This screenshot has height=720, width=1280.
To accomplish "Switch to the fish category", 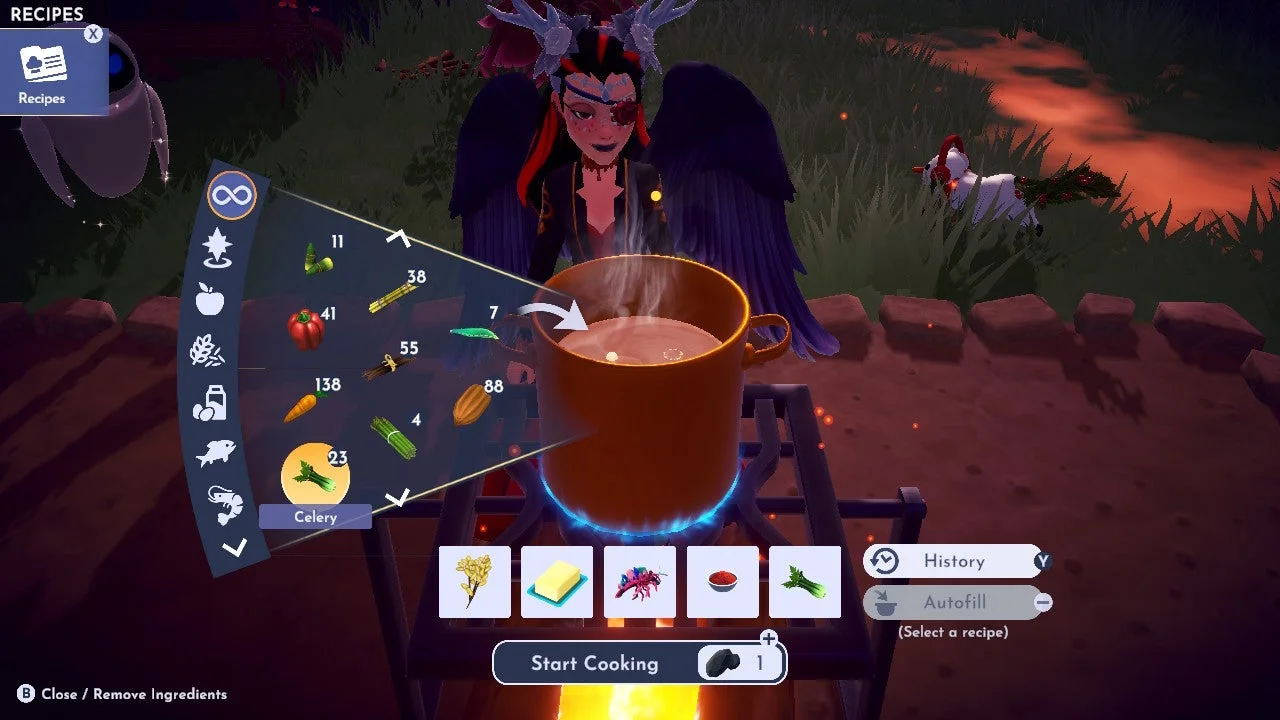I will point(215,453).
